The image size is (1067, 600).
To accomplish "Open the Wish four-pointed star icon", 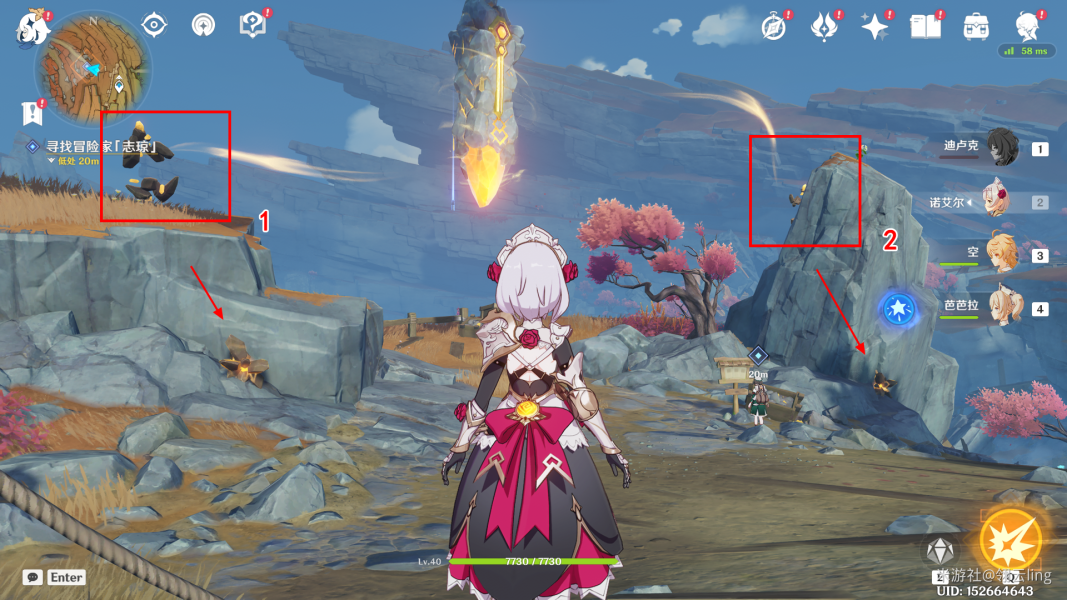I will click(x=875, y=26).
